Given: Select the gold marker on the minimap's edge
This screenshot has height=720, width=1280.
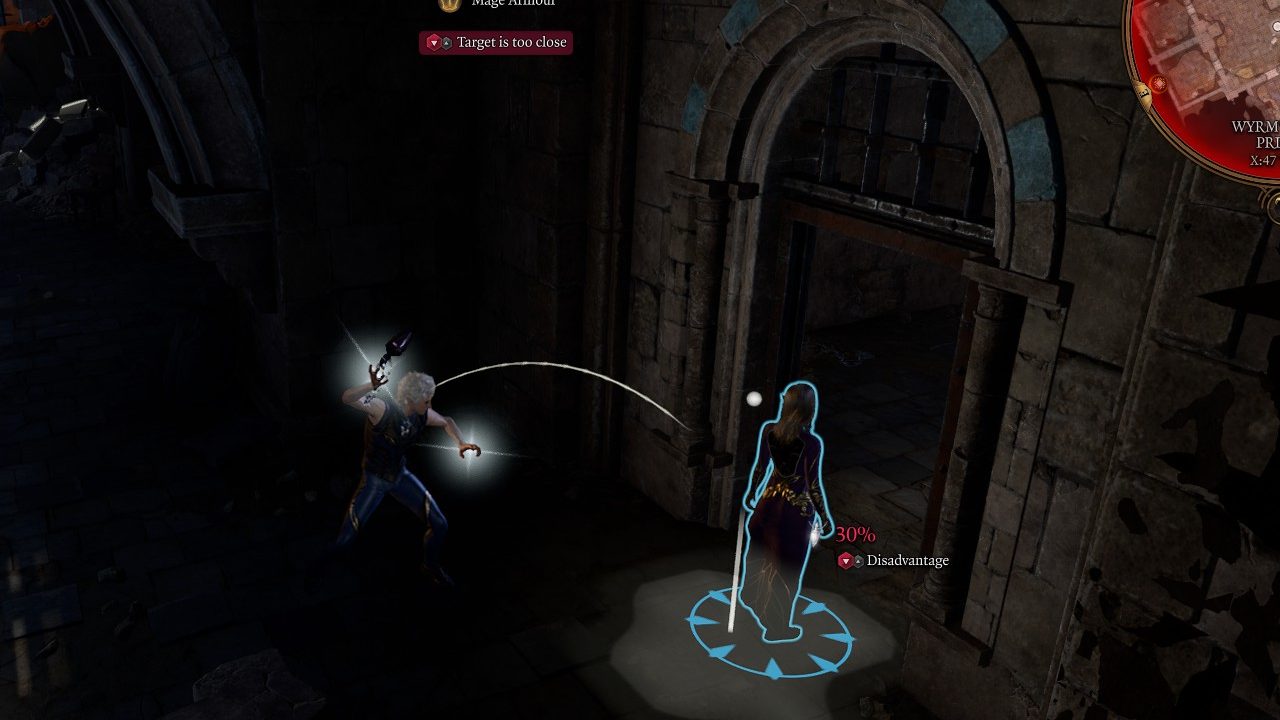Looking at the screenshot, I should point(1146,95).
